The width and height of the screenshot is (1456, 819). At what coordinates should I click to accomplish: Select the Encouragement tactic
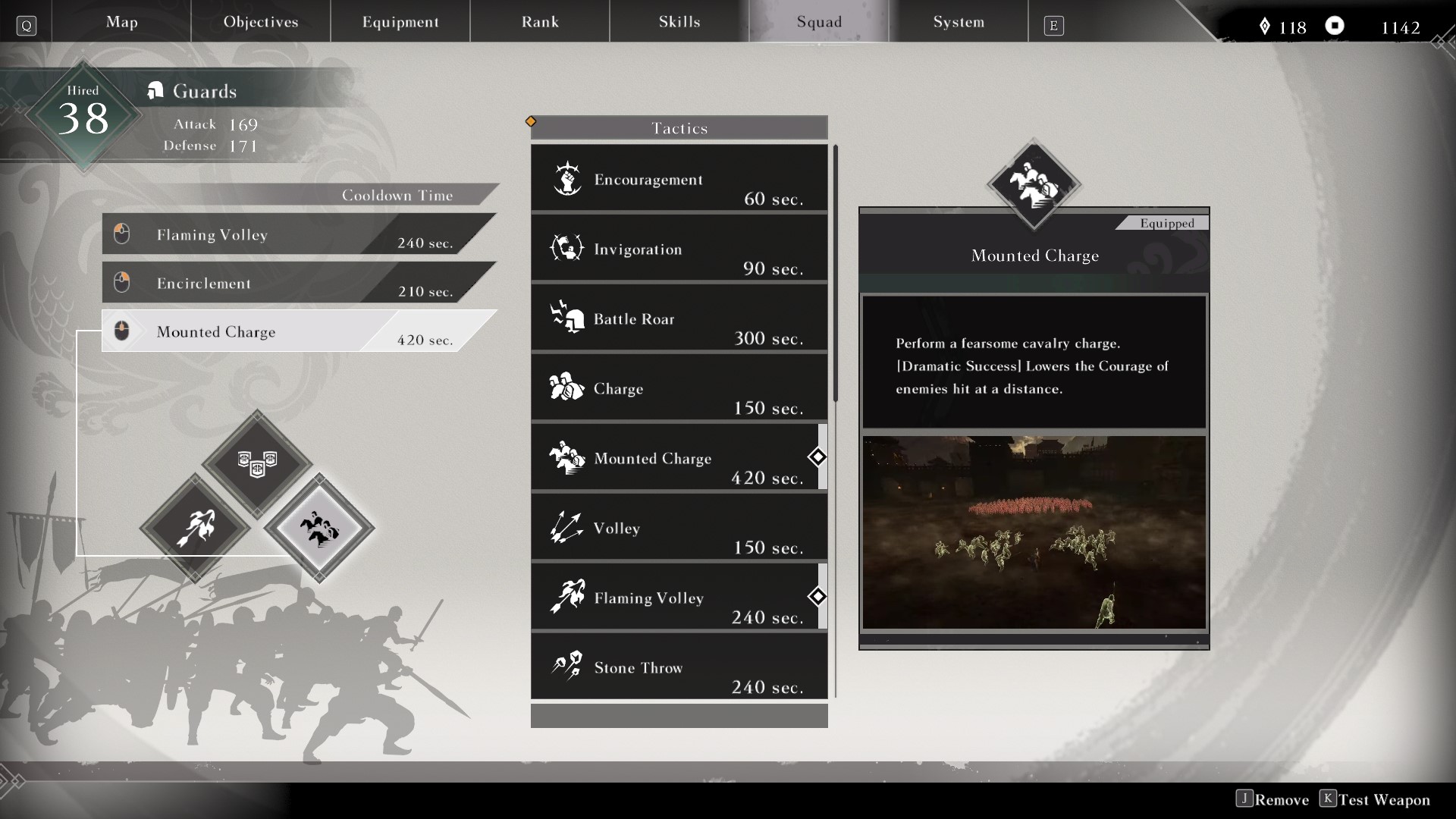679,179
